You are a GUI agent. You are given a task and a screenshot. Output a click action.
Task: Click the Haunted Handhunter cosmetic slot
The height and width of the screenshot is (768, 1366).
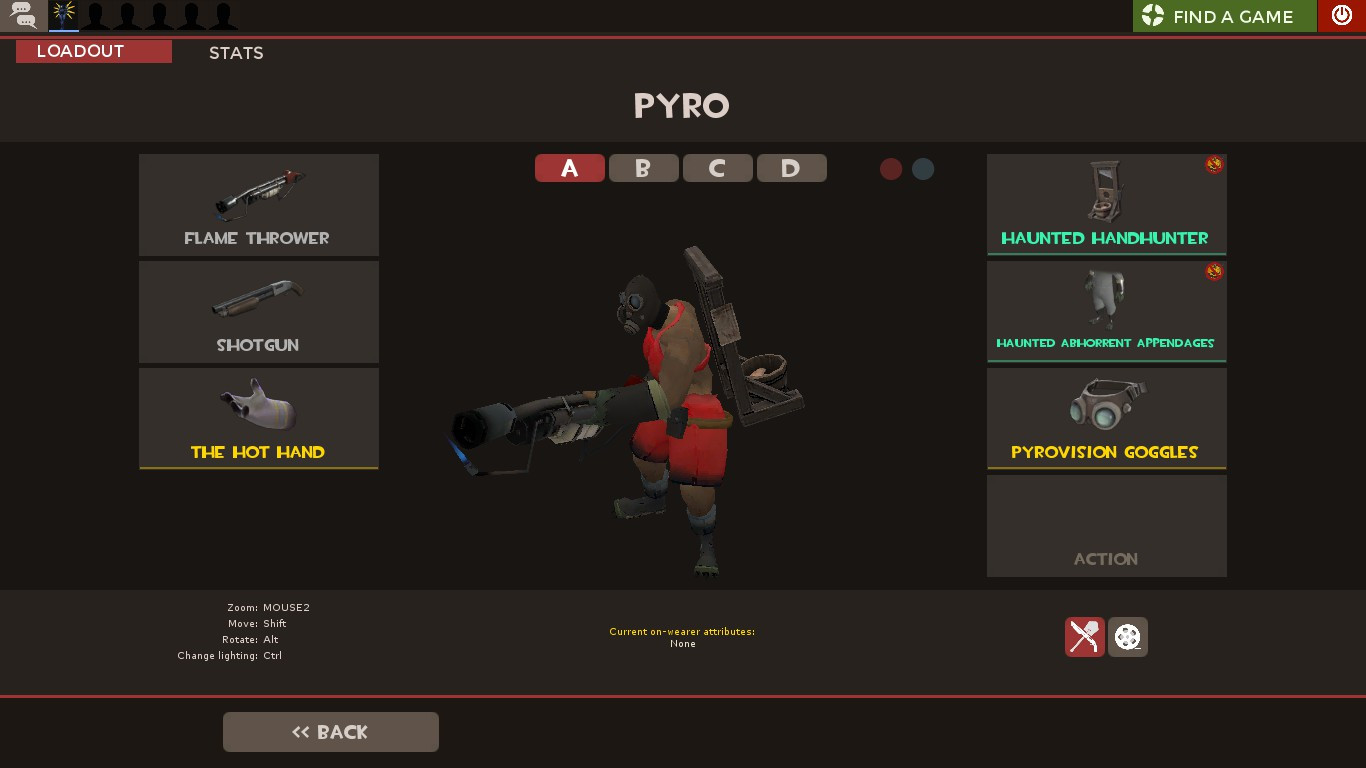pos(1106,205)
